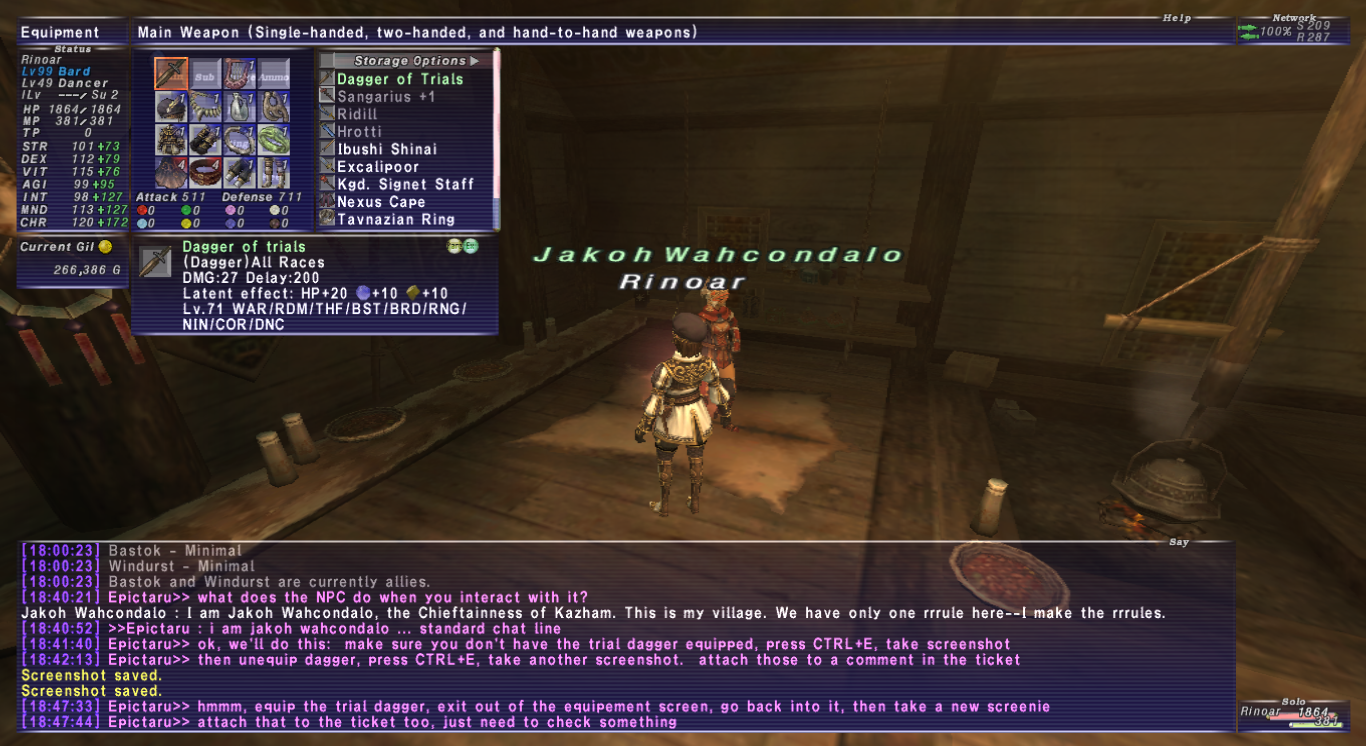Select the equipped head piece hat icon
This screenshot has width=1366, height=746.
click(x=171, y=107)
